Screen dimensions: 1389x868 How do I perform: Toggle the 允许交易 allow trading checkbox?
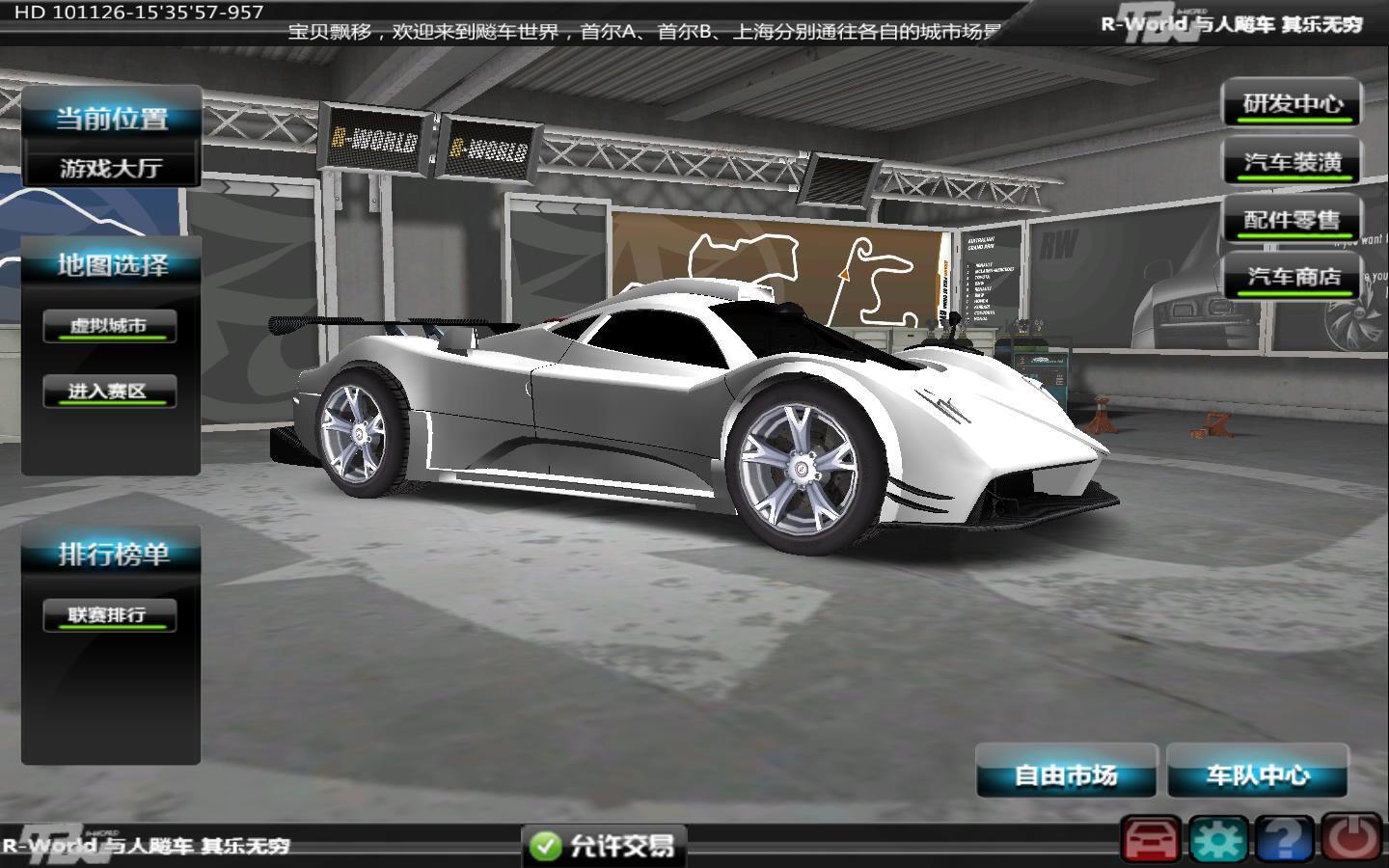(x=546, y=847)
